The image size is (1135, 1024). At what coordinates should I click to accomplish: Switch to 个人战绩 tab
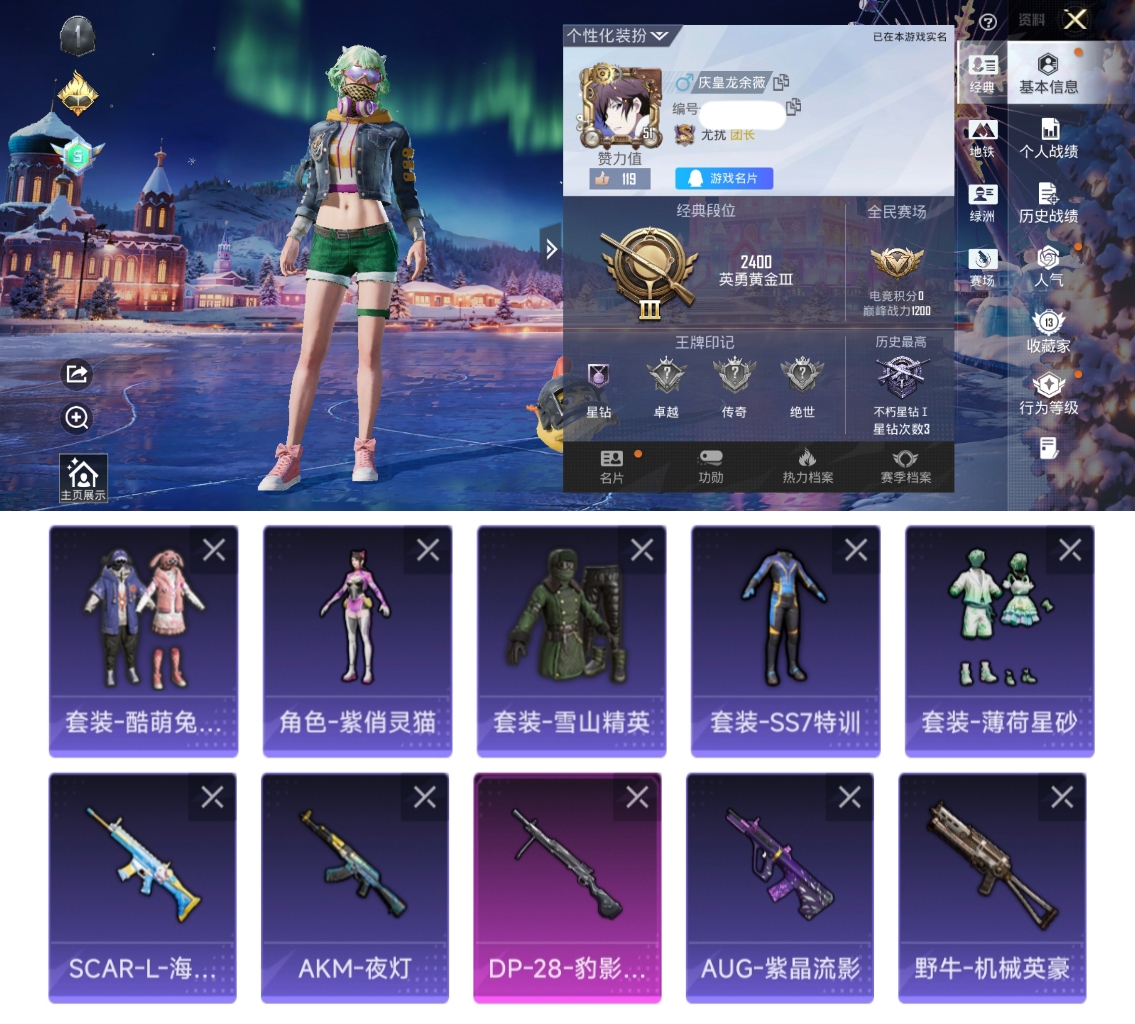coord(1048,139)
